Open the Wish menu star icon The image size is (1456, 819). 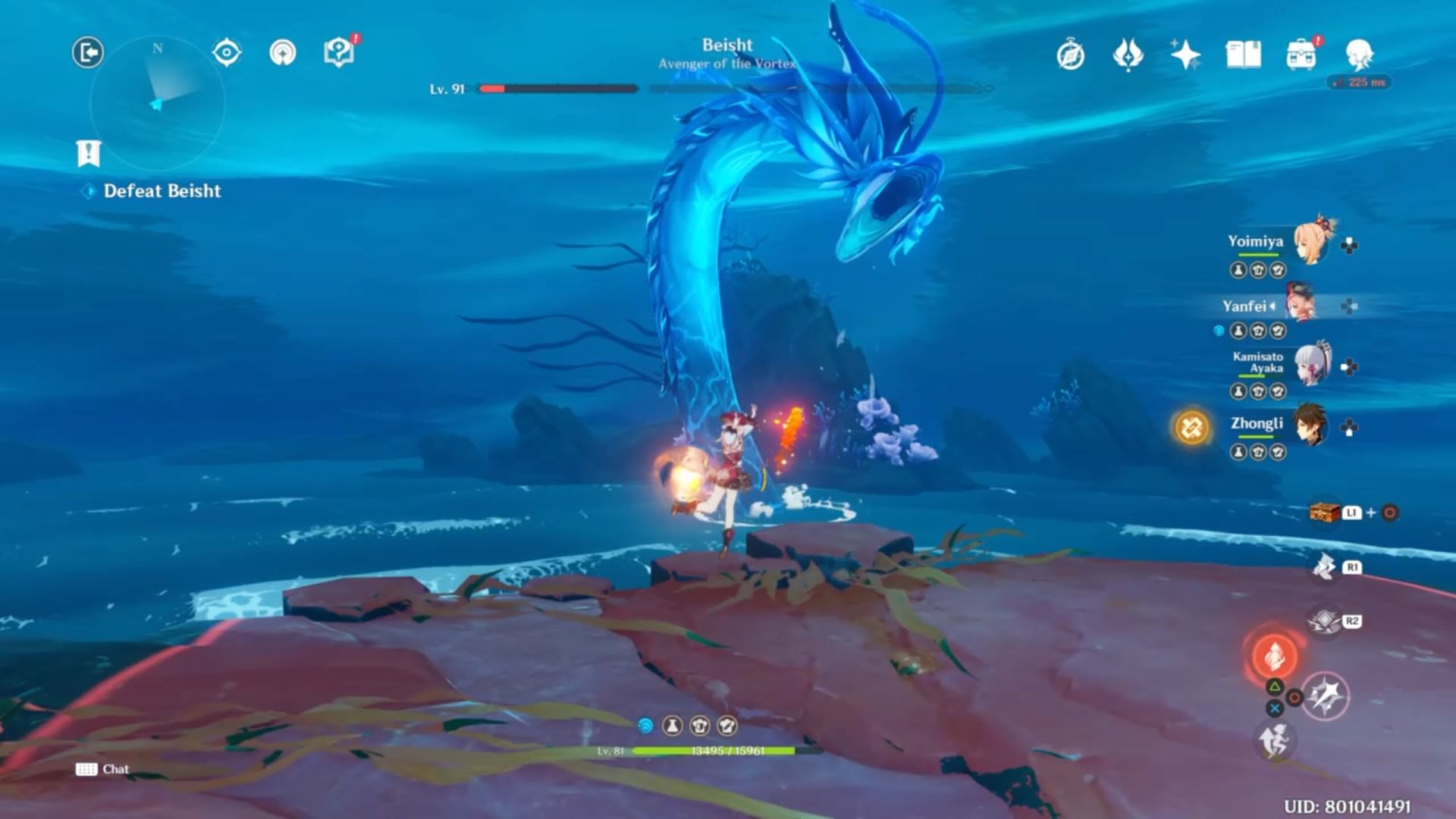pos(1185,55)
